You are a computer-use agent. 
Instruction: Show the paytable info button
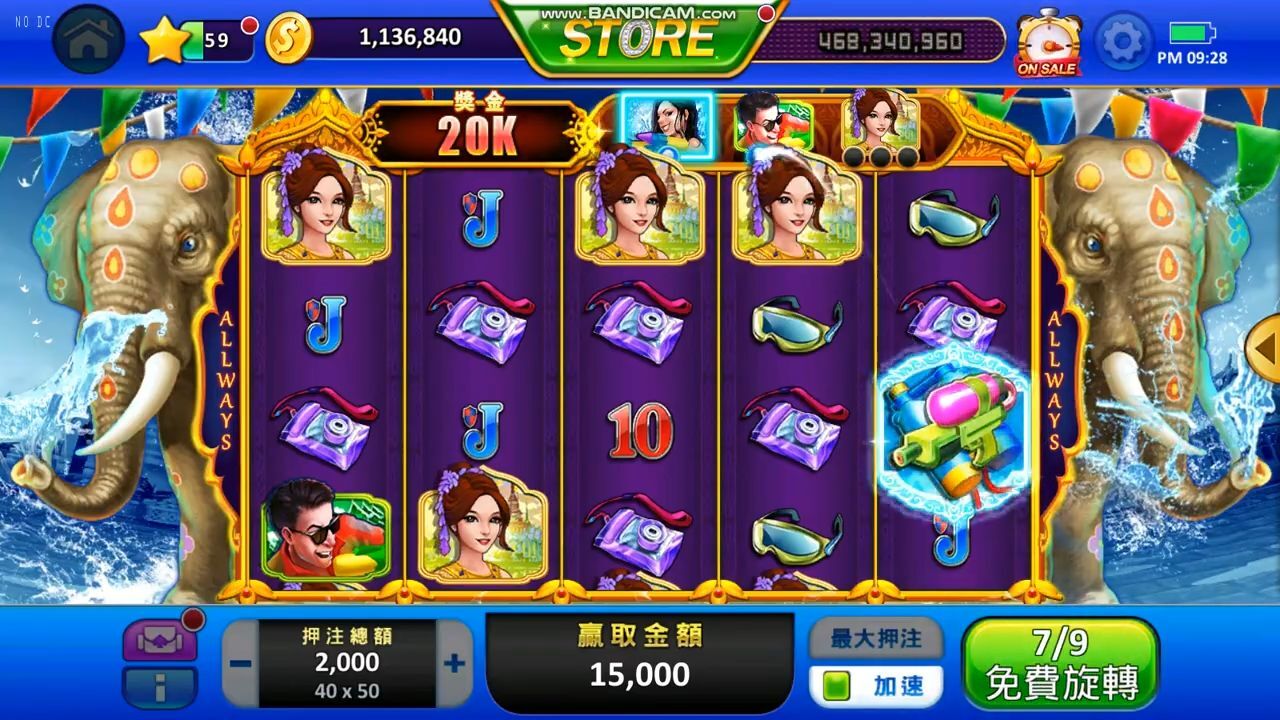point(159,688)
